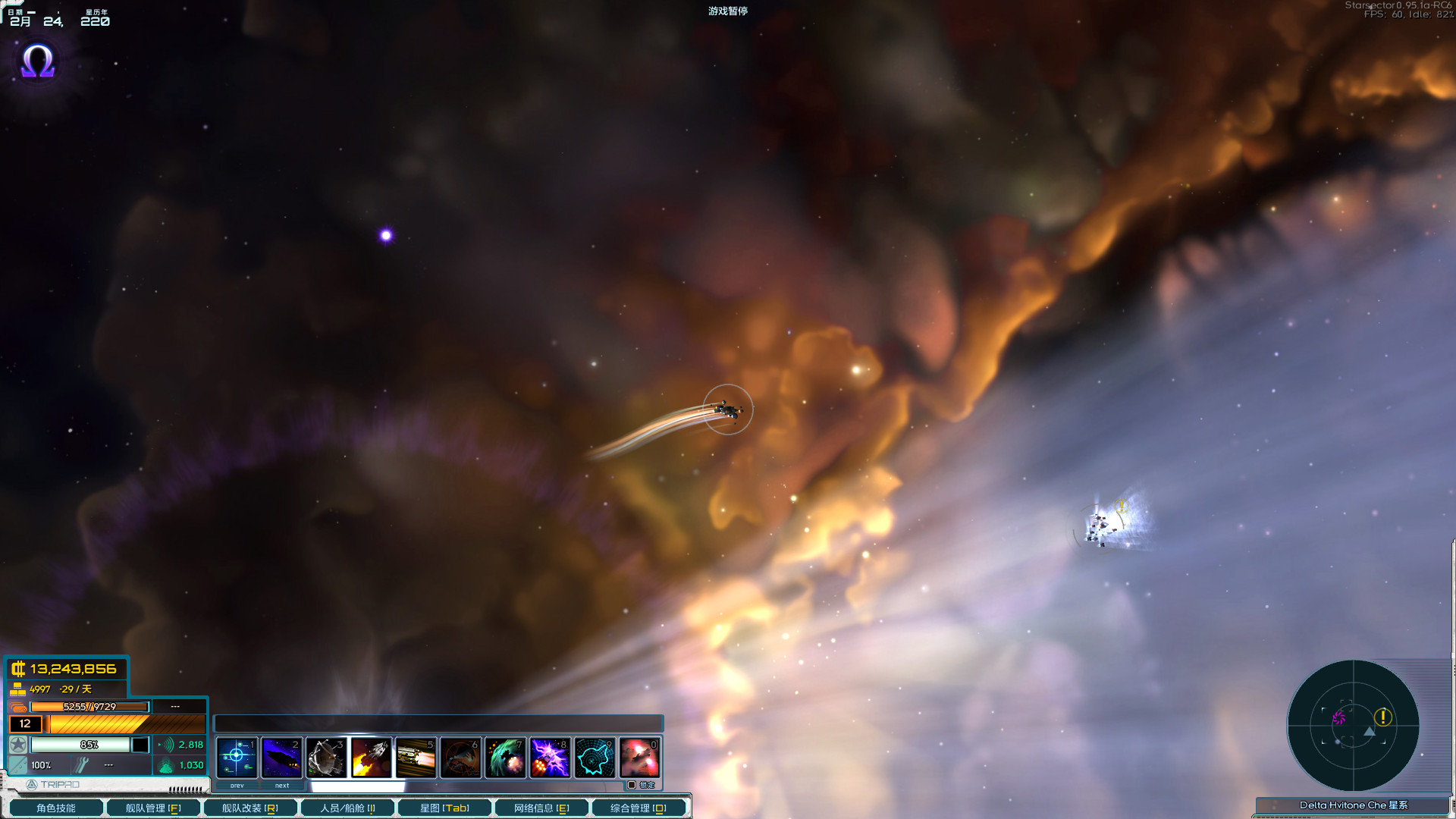Viewport: 1456px width, 819px height.
Task: Switch to the previous ability bar with prev
Action: click(237, 786)
